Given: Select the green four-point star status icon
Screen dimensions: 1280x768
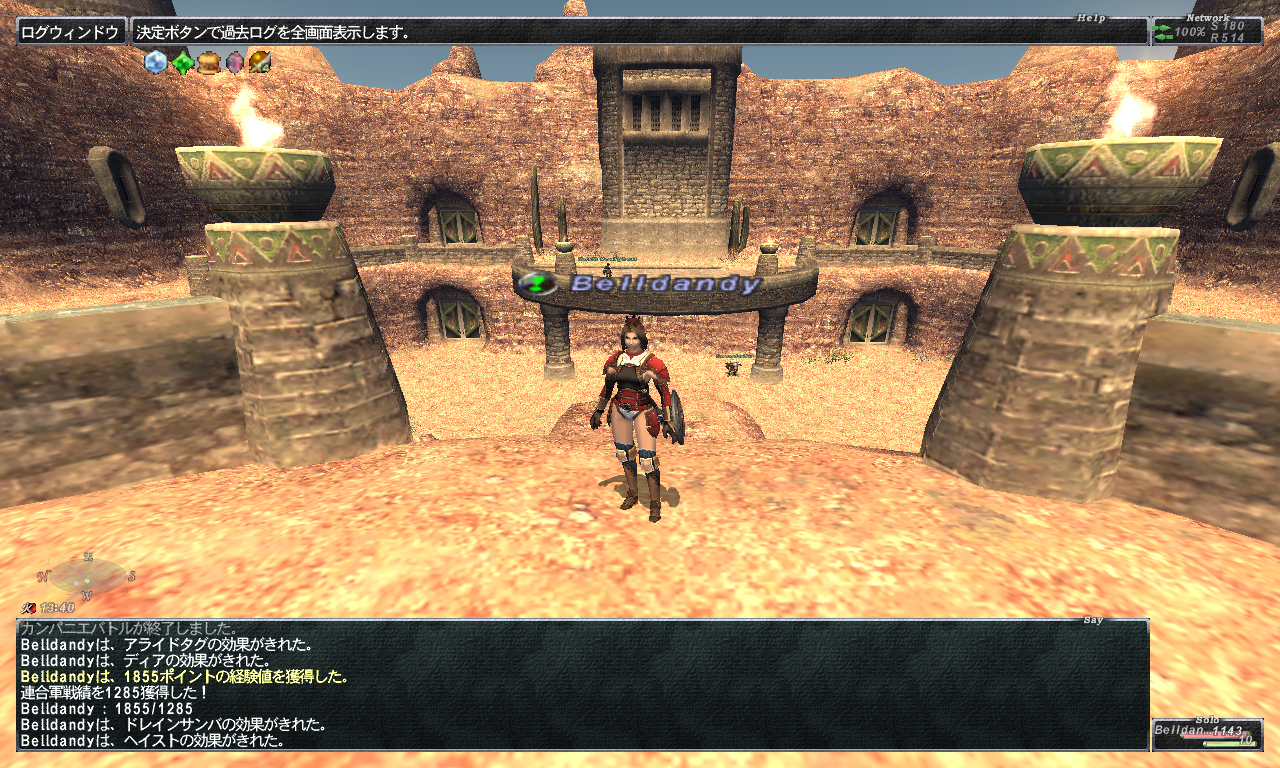Looking at the screenshot, I should pos(182,63).
